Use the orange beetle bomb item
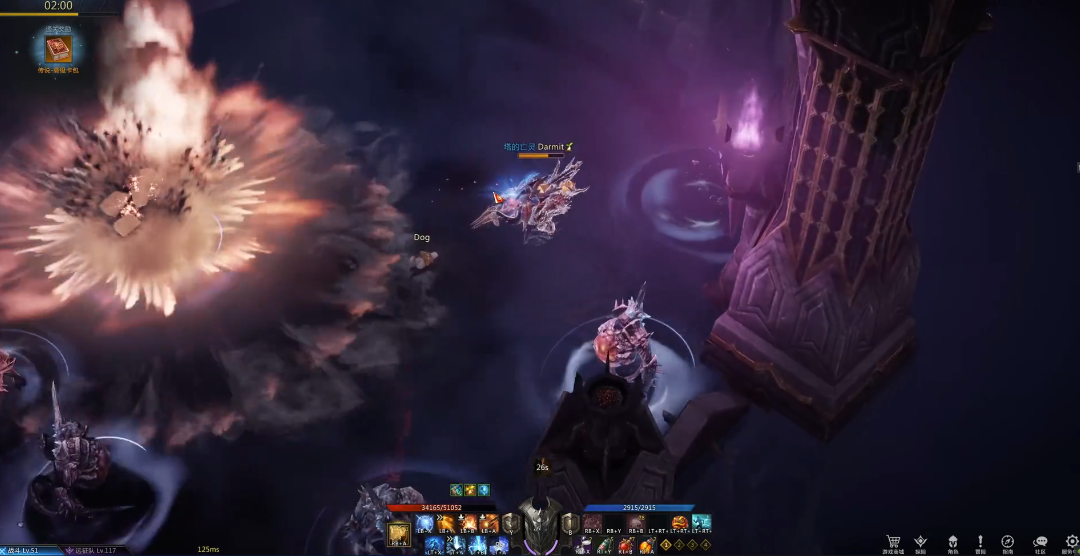The width and height of the screenshot is (1080, 556). [x=647, y=545]
